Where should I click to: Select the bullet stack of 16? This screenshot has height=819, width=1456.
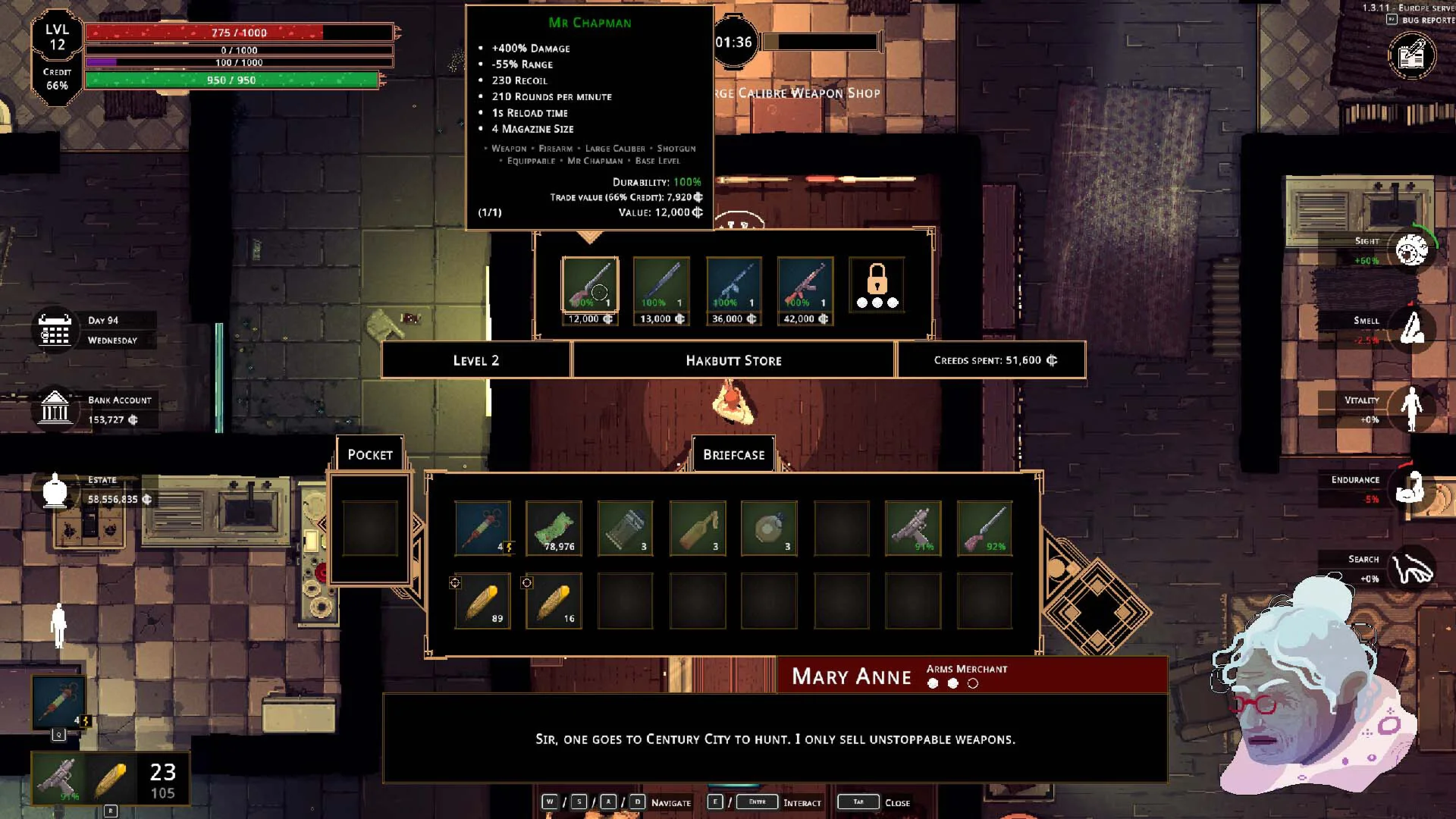click(x=554, y=601)
